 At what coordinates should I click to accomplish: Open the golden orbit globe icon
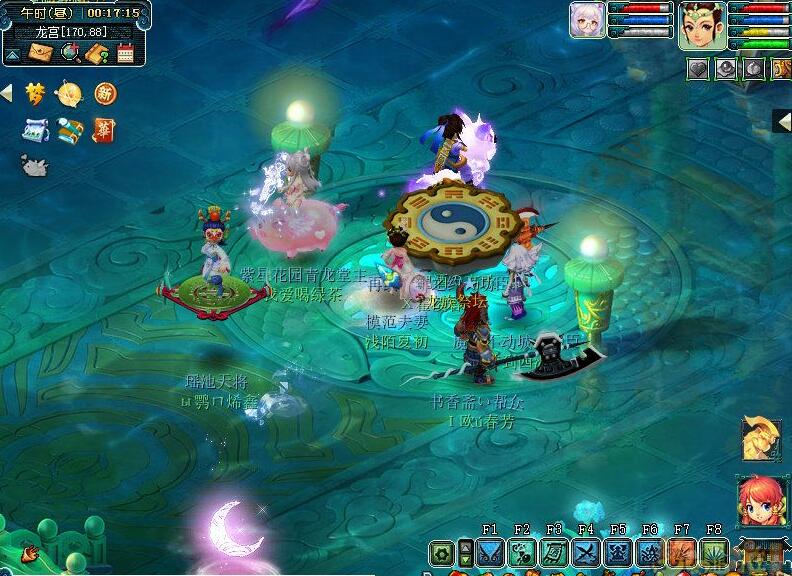point(70,94)
